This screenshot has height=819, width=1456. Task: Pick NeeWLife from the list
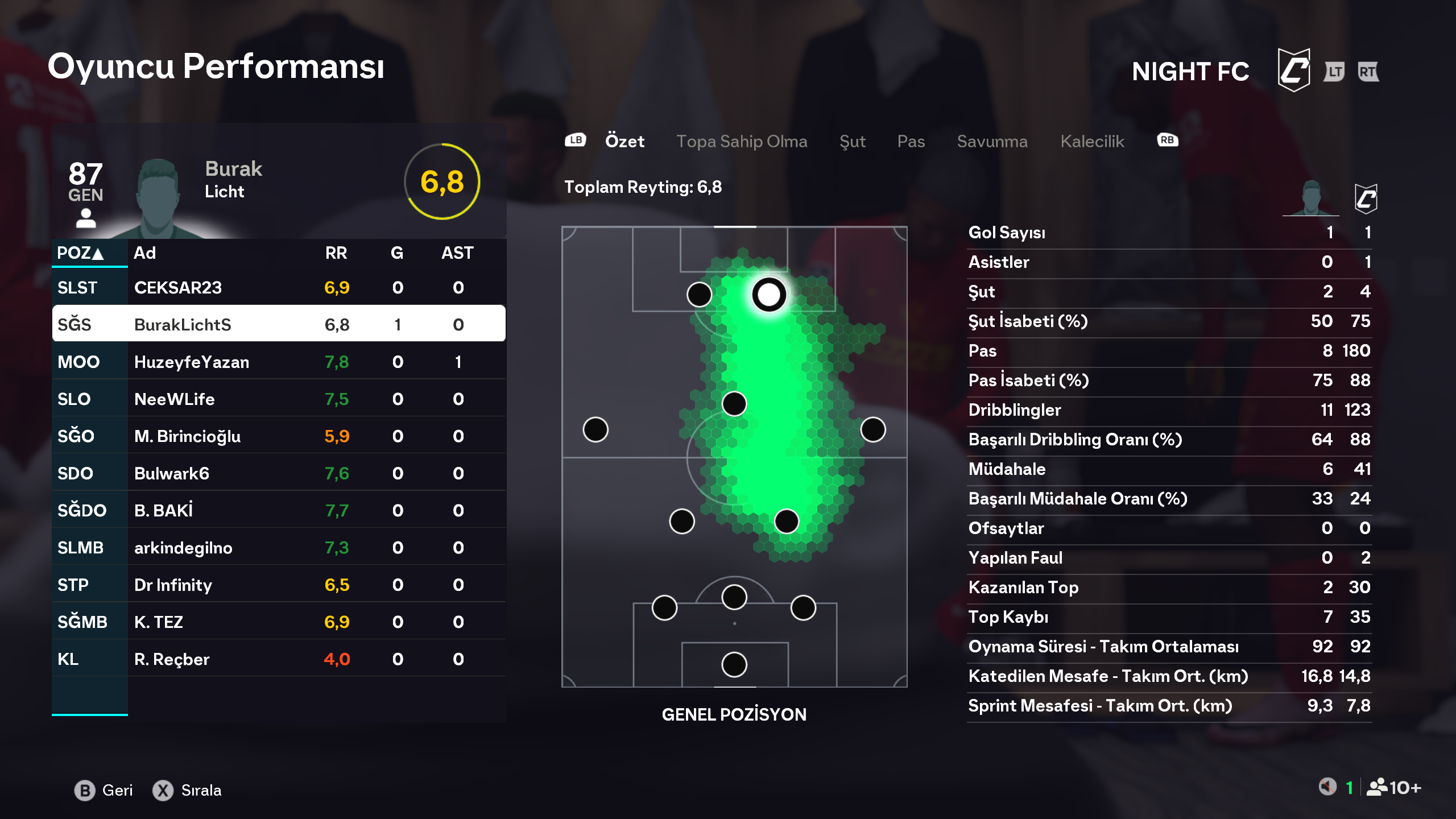279,399
